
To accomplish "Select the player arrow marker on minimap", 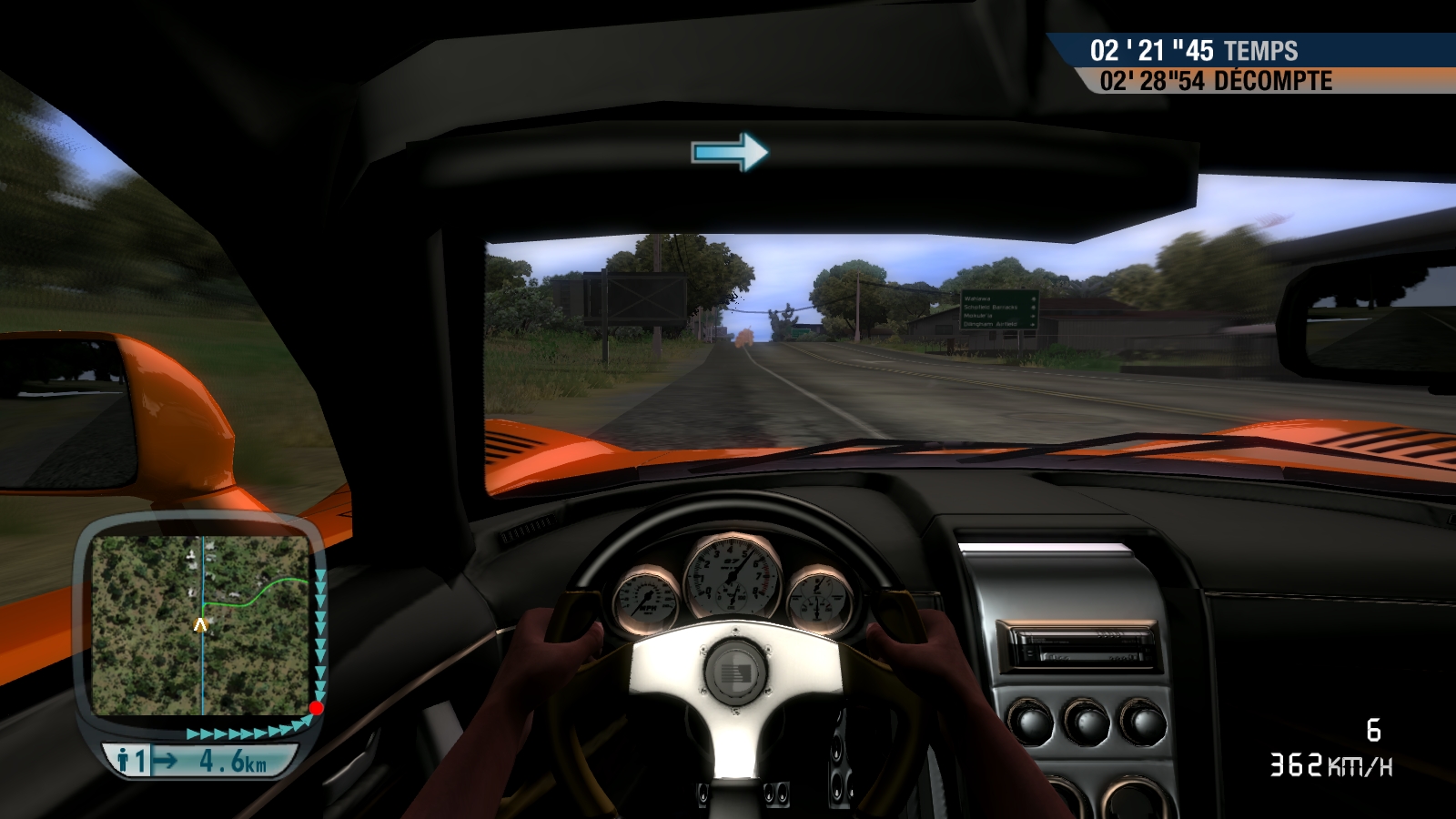I will point(201,625).
